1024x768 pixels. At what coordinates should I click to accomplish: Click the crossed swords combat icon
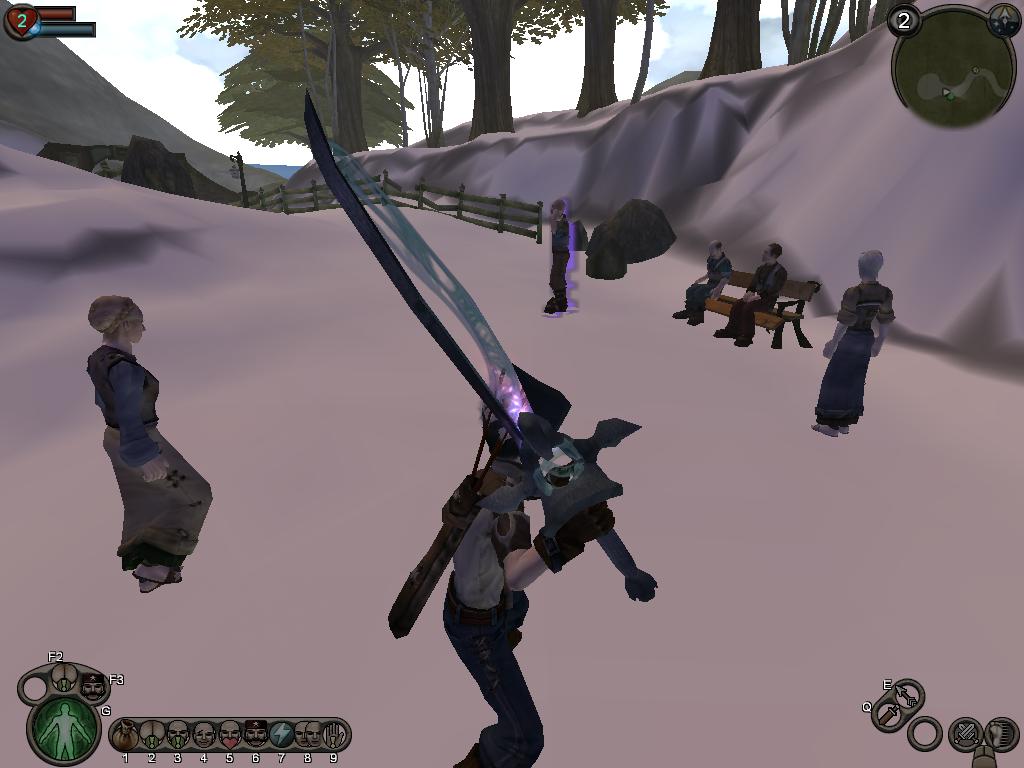(964, 735)
